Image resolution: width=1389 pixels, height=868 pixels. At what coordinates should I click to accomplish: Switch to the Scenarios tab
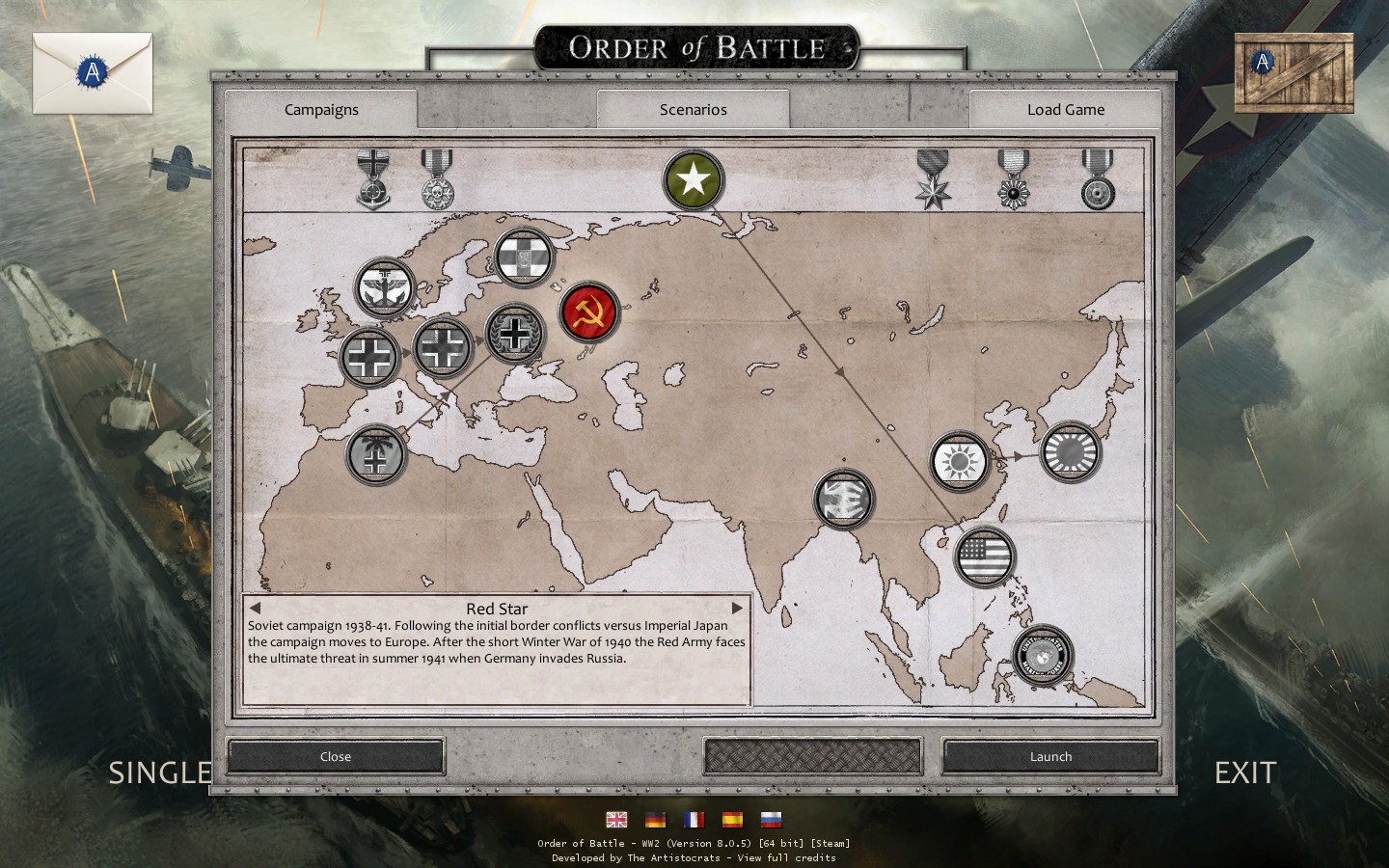[693, 110]
